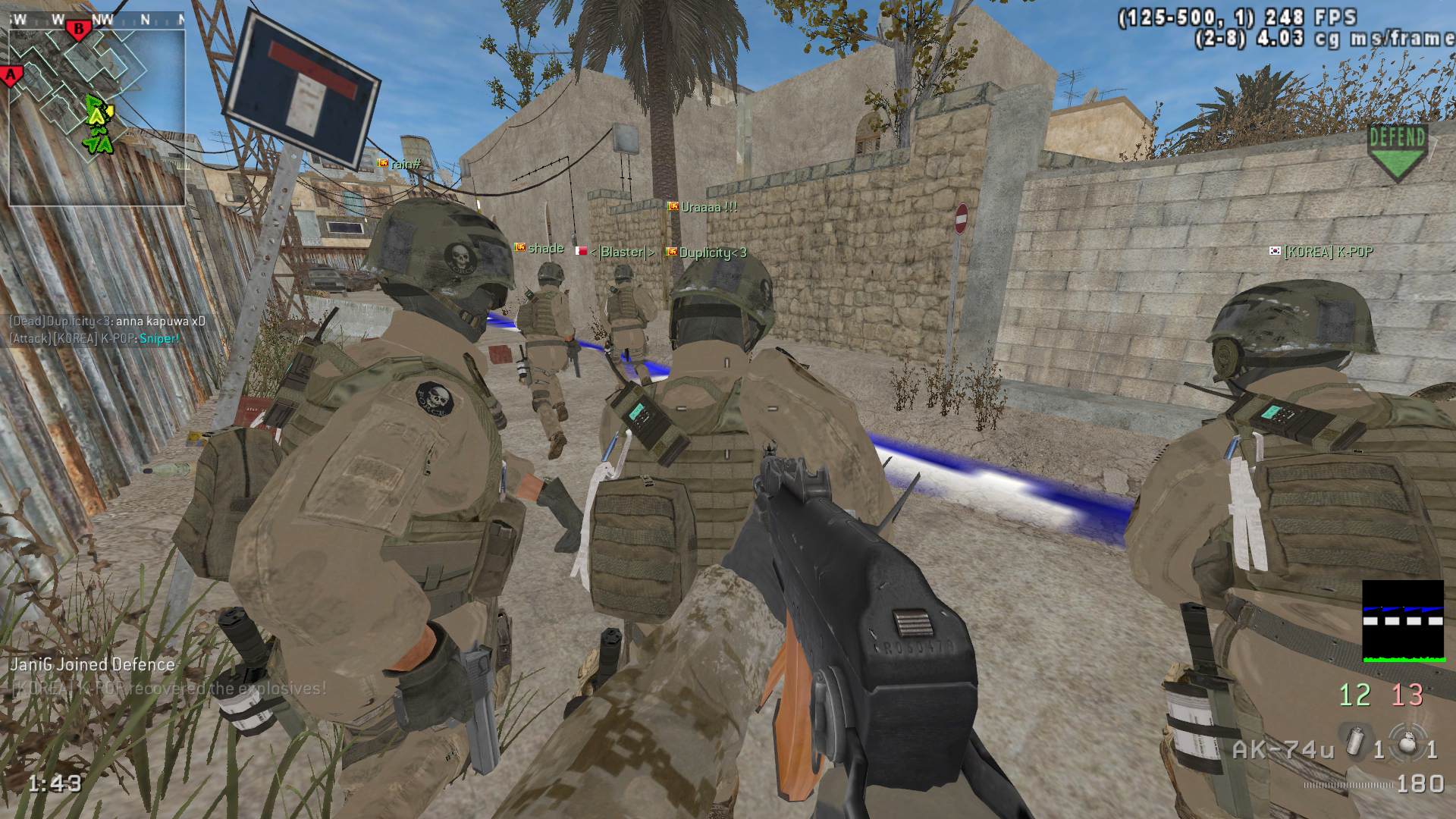Image resolution: width=1456 pixels, height=819 pixels.
Task: Click the "JaniG Joined Defence" notification
Action: [x=93, y=664]
